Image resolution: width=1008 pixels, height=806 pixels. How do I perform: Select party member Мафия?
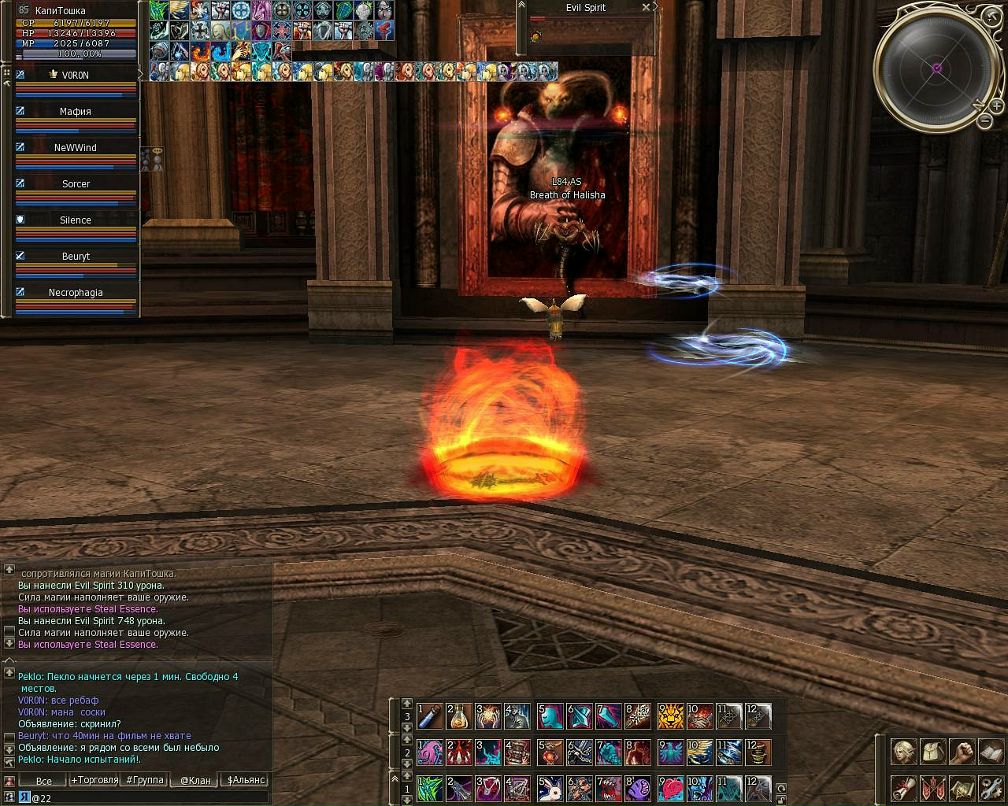[76, 112]
